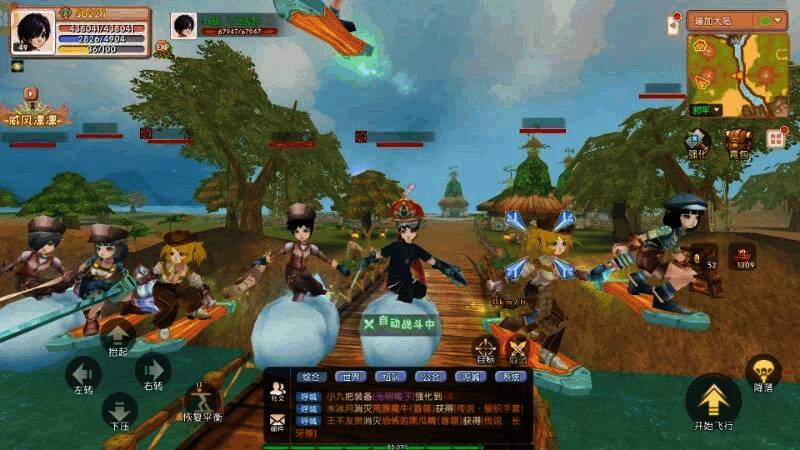
Task: Open the 背包 (backpack) inventory icon
Action: pyautogui.click(x=738, y=141)
